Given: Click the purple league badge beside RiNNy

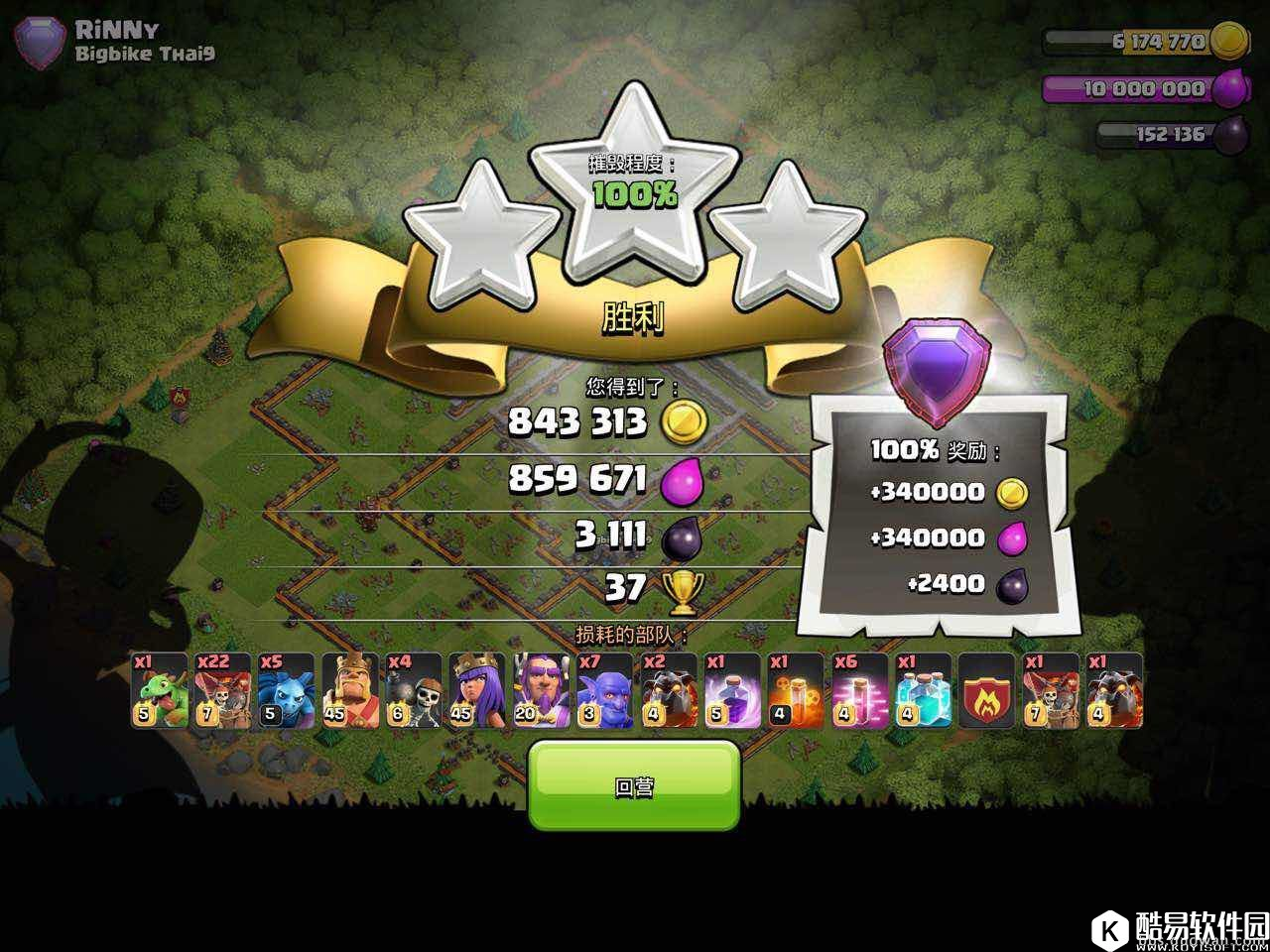Looking at the screenshot, I should click(40, 44).
